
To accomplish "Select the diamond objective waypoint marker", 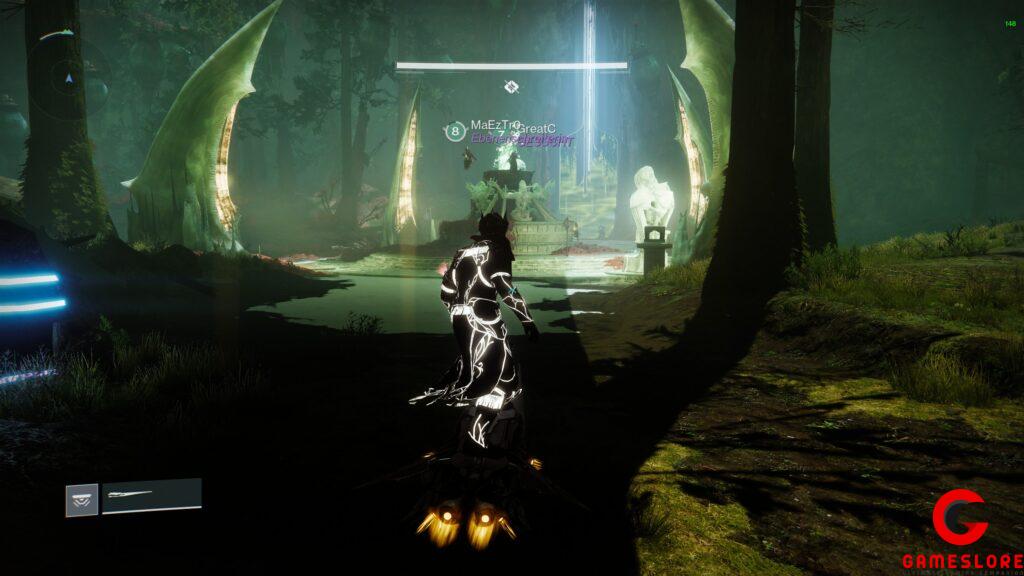I will [511, 87].
